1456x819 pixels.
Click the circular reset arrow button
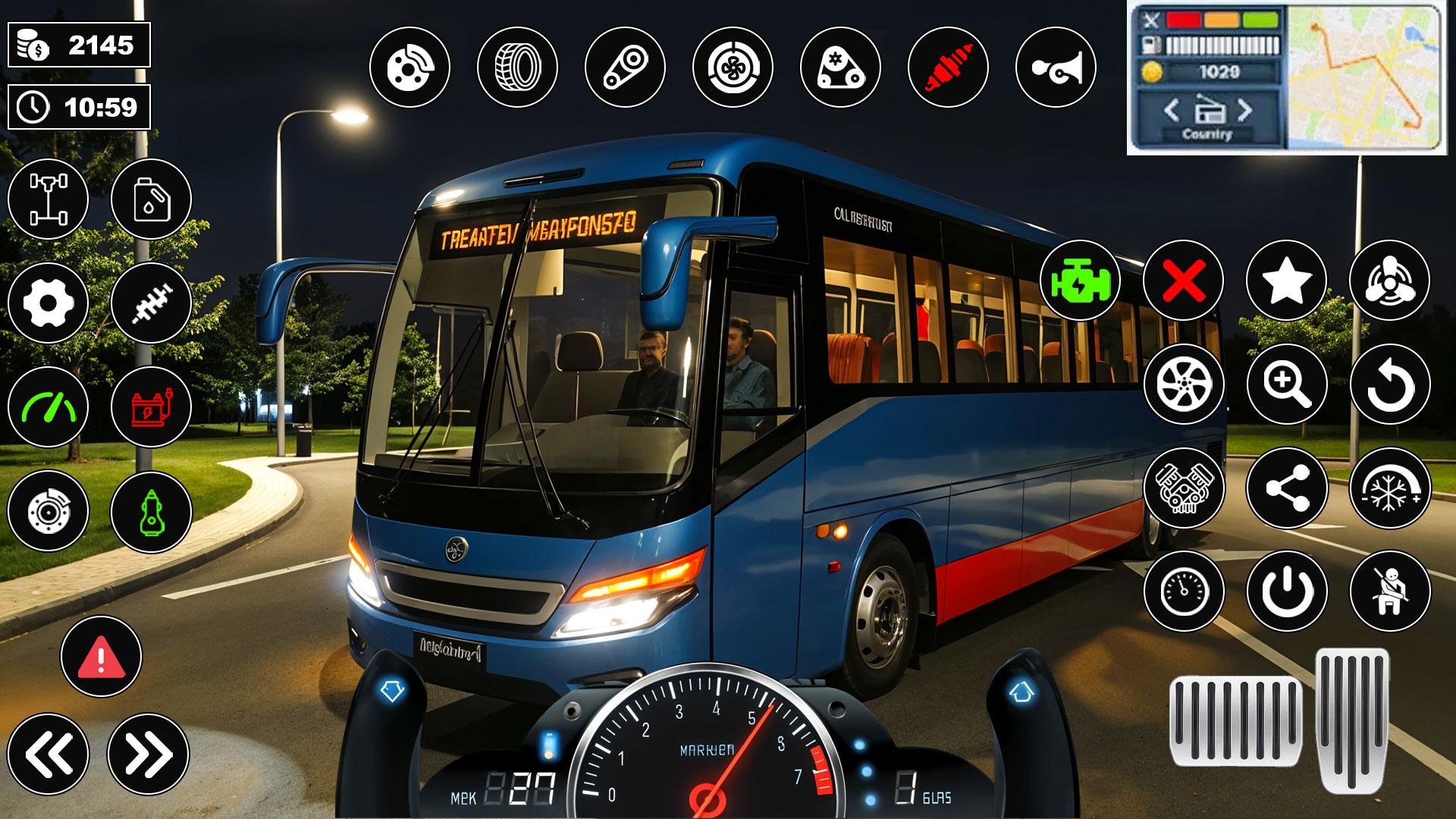[x=1389, y=384]
